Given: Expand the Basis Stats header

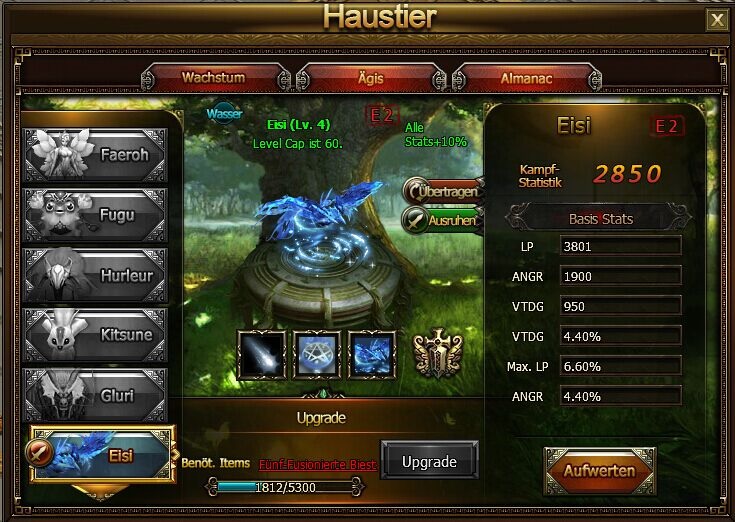Looking at the screenshot, I should click(x=600, y=218).
